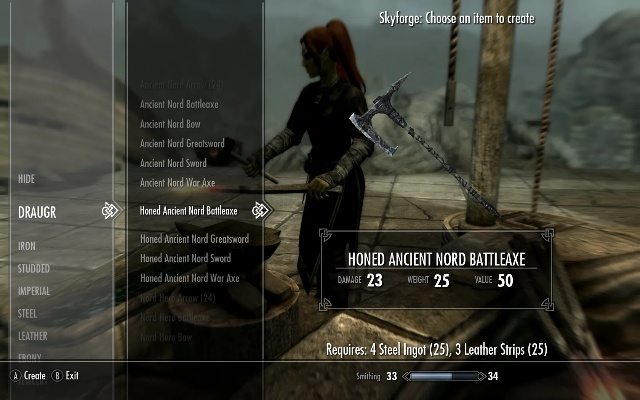Select the Honed Ancient Nord Sword
The image size is (640, 400).
point(184,259)
